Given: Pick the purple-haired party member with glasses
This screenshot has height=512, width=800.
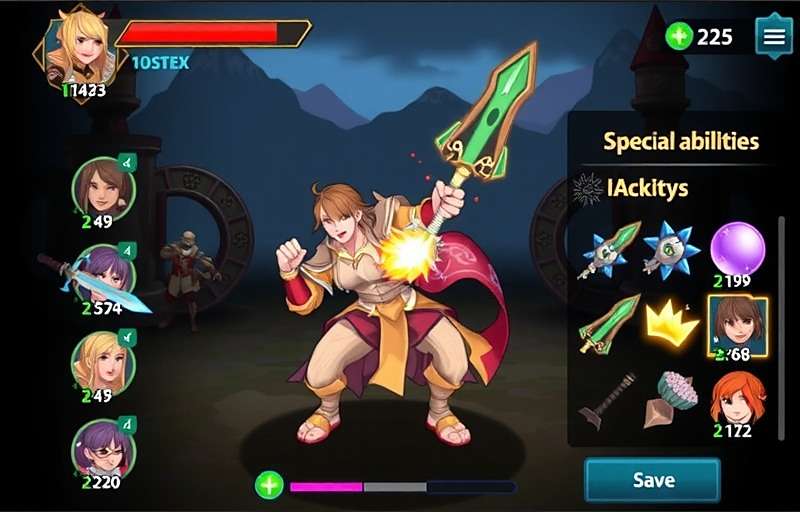Looking at the screenshot, I should [103, 447].
